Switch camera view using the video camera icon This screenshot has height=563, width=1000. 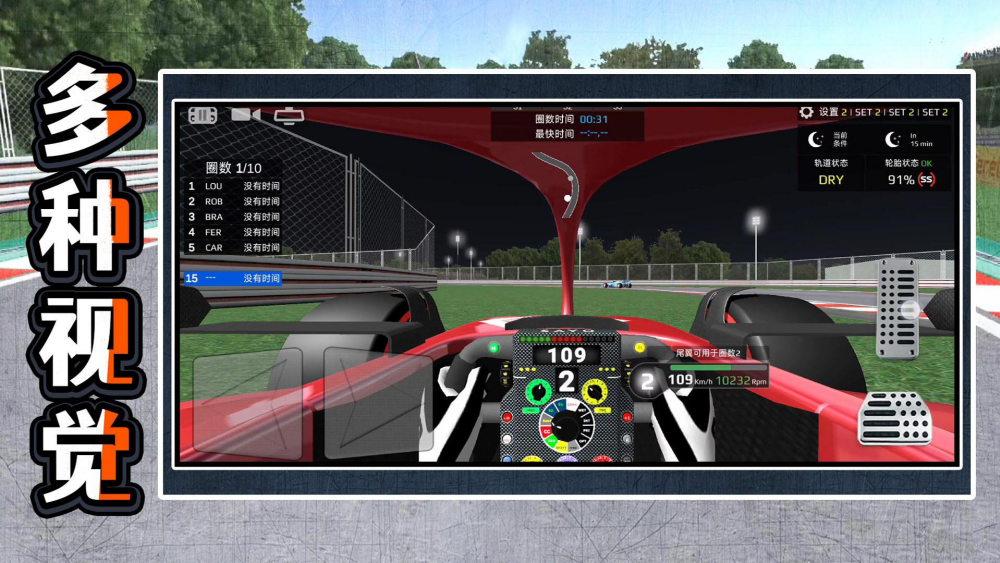(x=245, y=114)
